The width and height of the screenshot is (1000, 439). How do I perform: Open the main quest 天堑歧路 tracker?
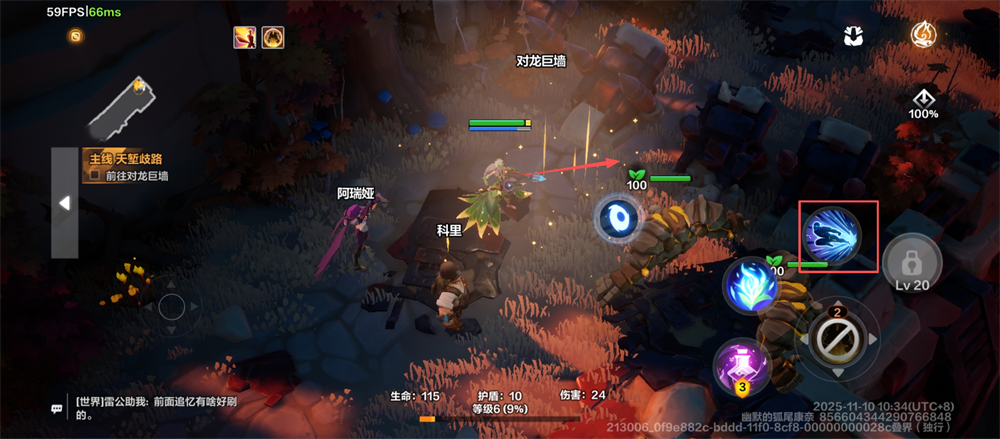coord(127,159)
